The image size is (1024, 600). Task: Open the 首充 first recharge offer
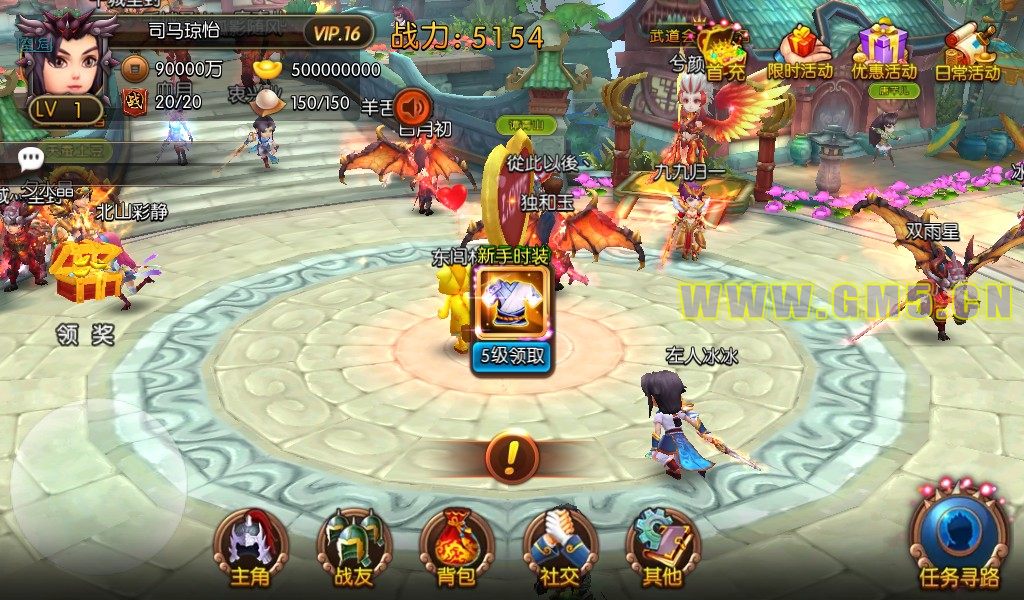725,51
